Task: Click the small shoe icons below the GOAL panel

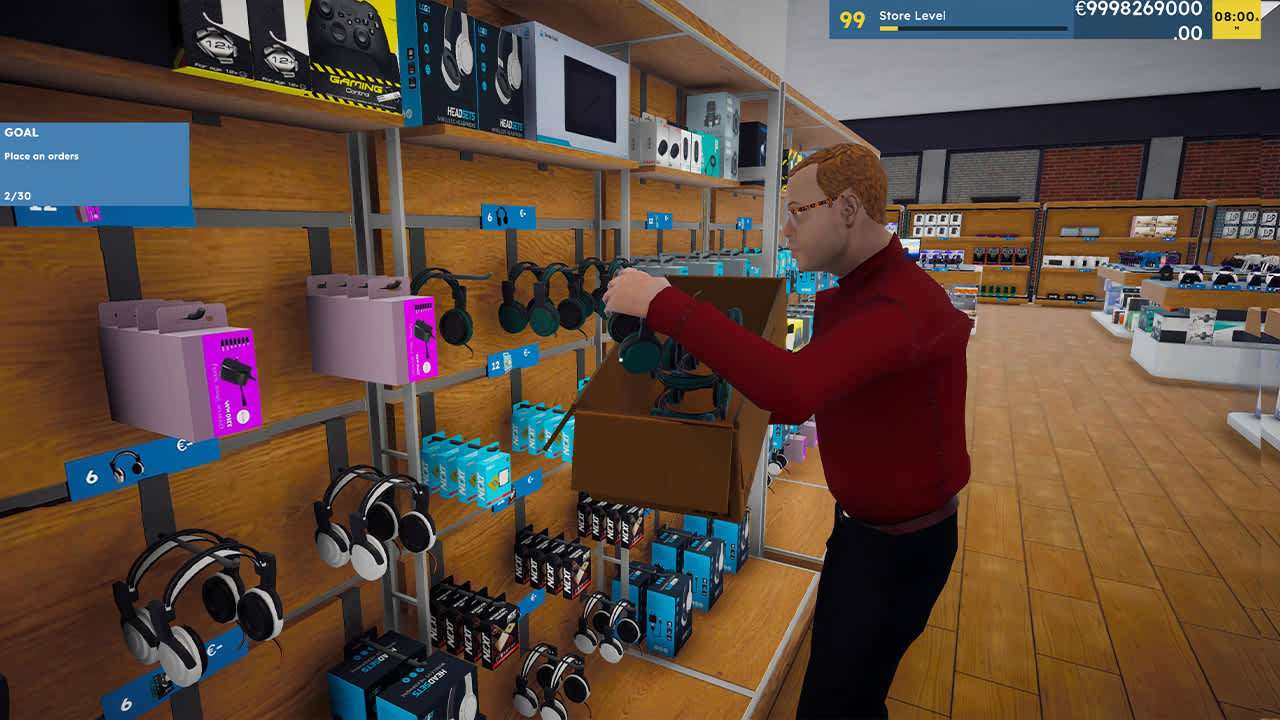Action: pyautogui.click(x=40, y=210)
